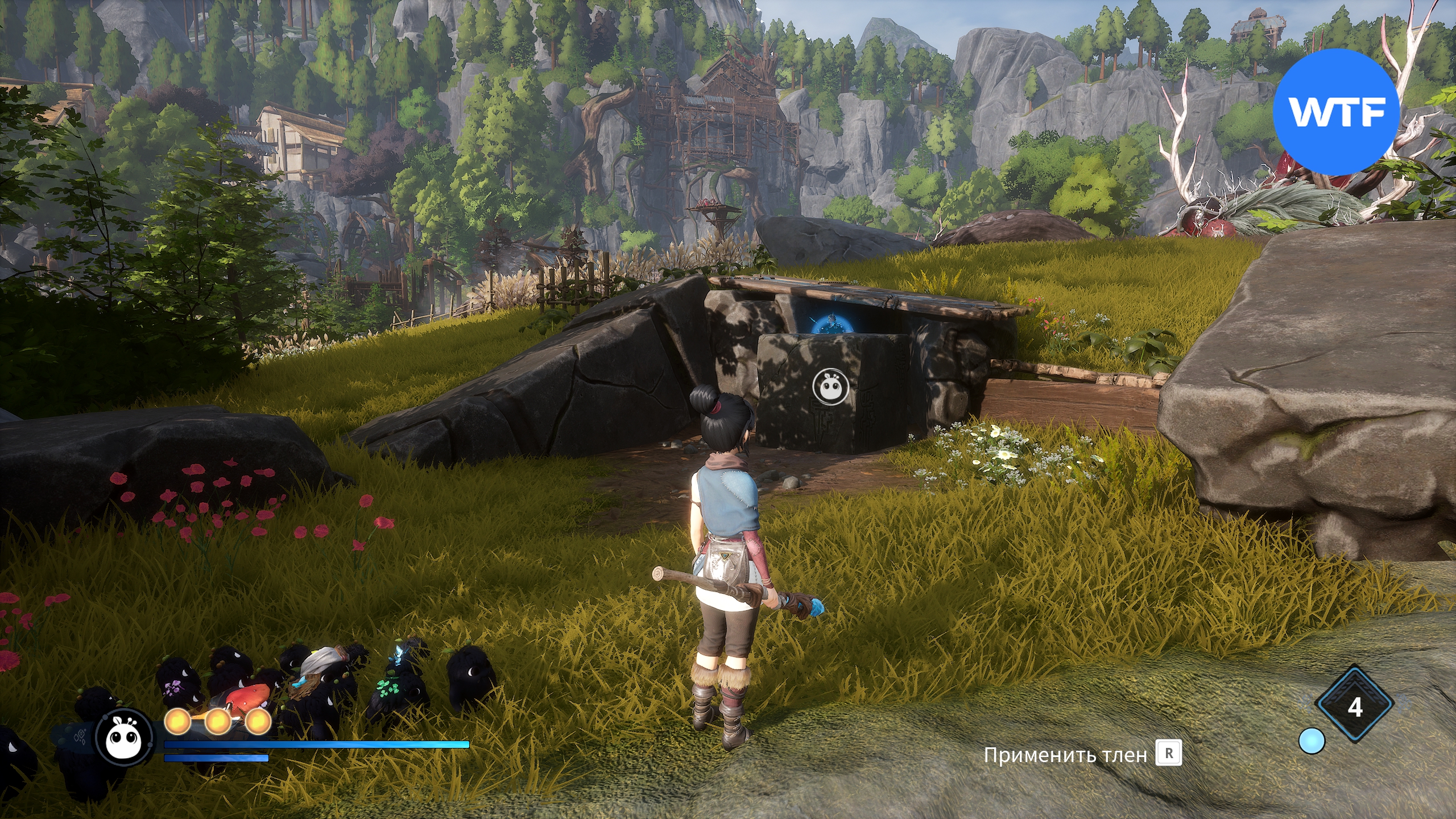Click the glowing blue orb icon
The height and width of the screenshot is (819, 1456).
[1312, 742]
